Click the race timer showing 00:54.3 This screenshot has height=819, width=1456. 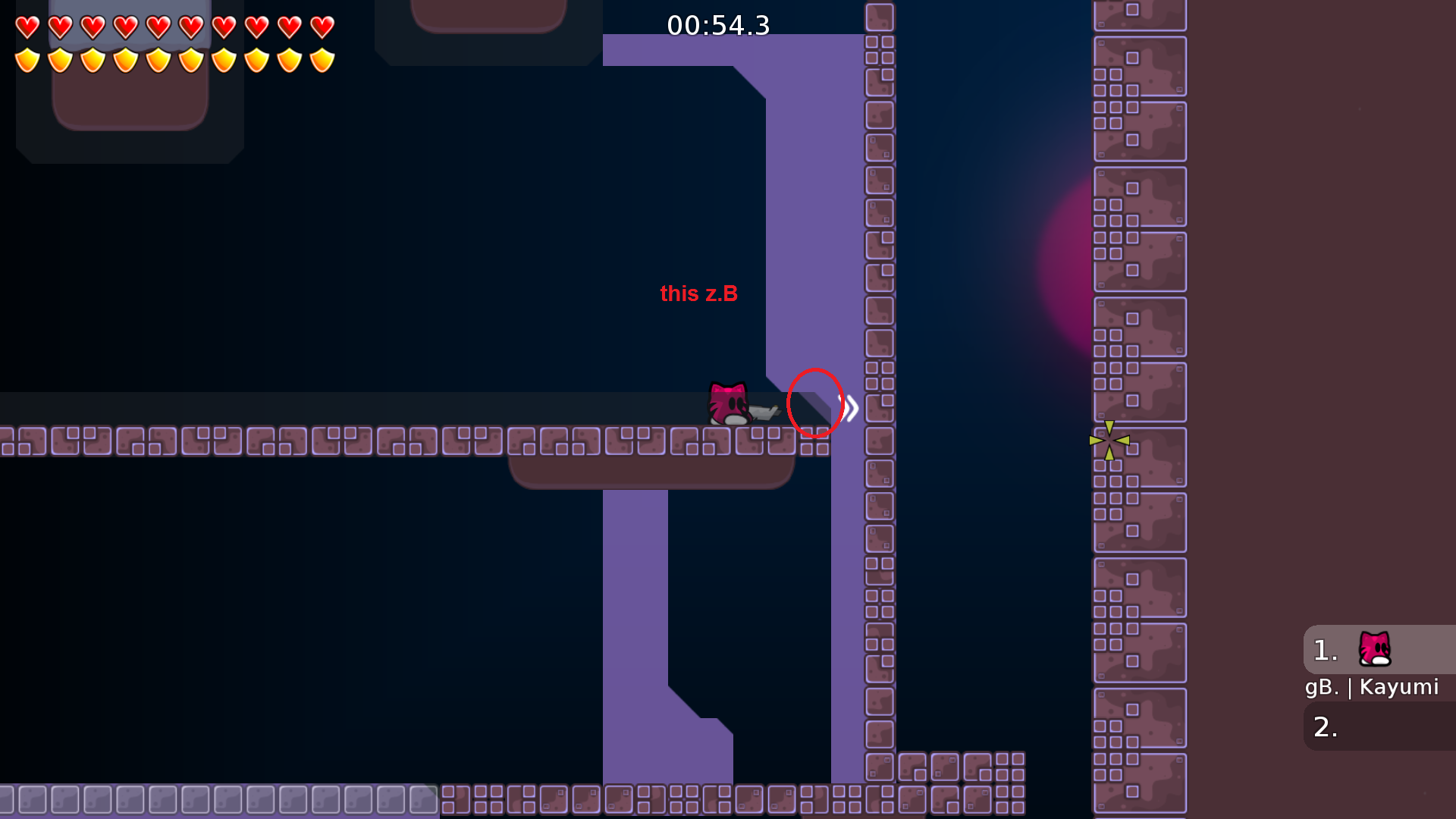[717, 26]
